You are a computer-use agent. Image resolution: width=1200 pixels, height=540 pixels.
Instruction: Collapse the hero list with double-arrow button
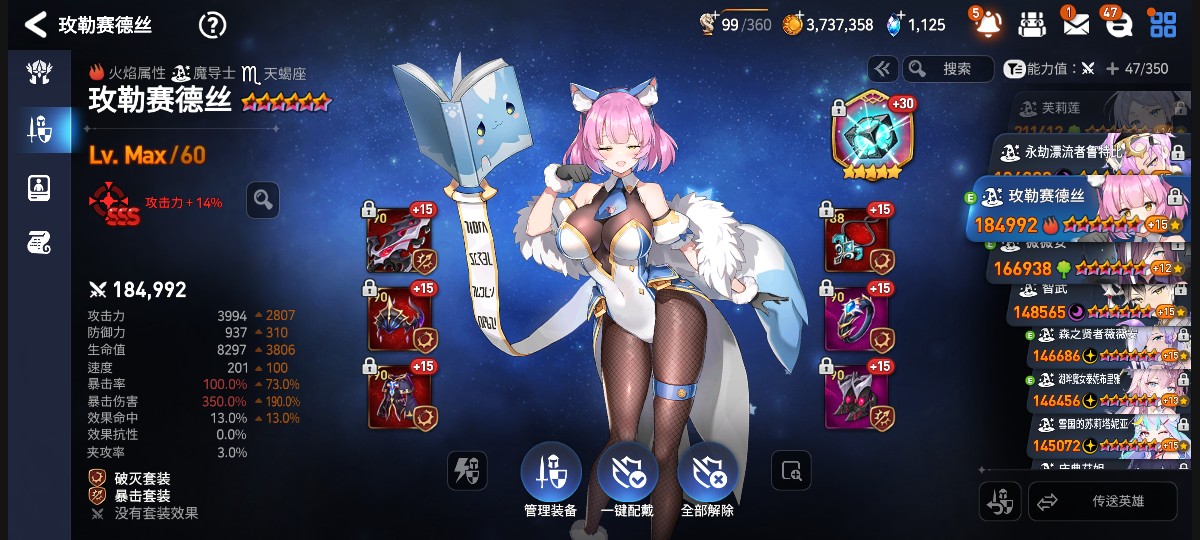pos(882,68)
